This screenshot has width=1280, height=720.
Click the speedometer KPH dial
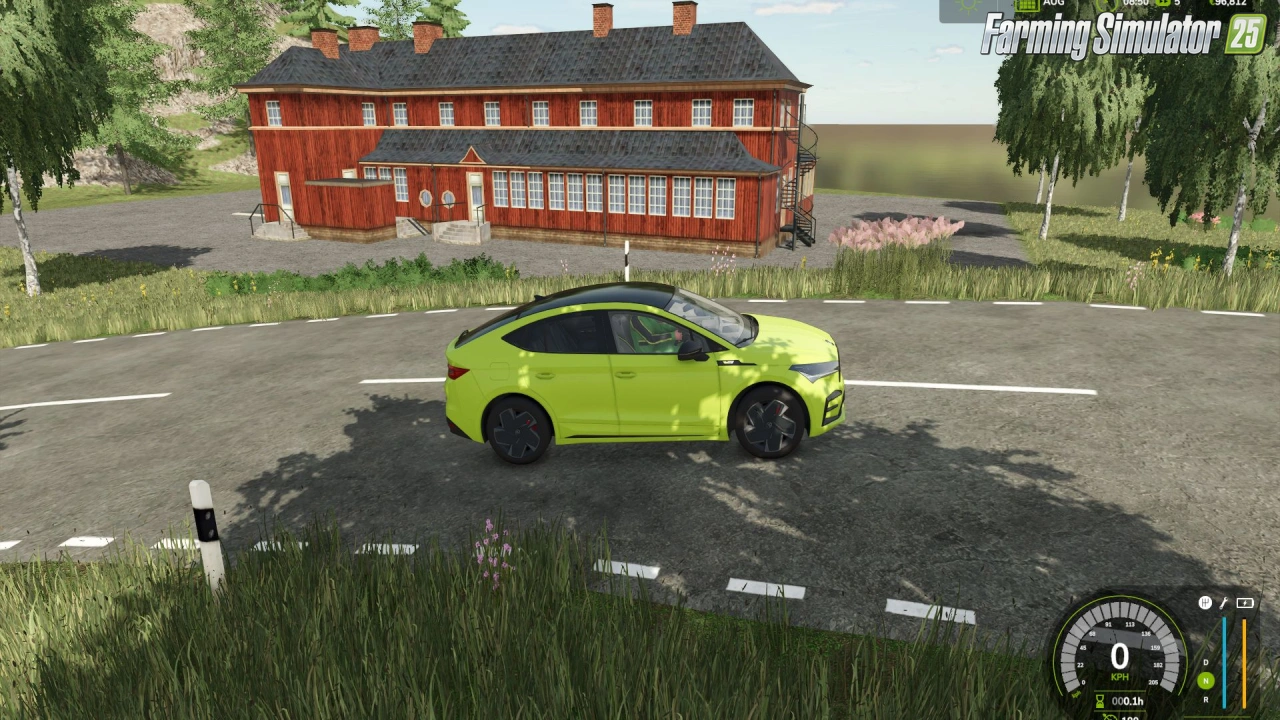[1119, 656]
